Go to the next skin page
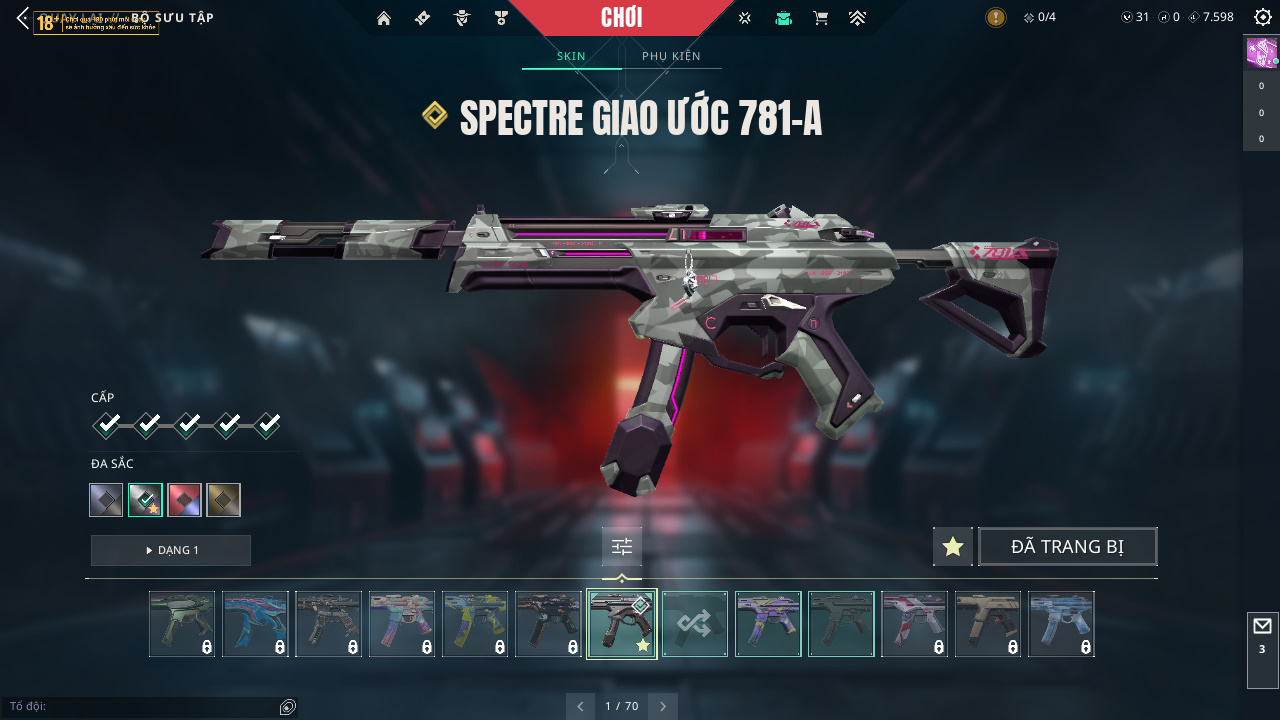Viewport: 1280px width, 720px height. (x=663, y=706)
